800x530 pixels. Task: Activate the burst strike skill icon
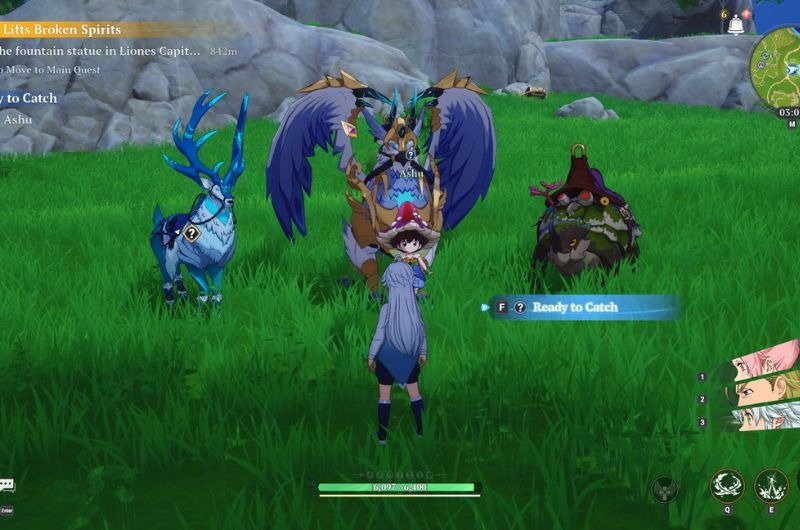pyautogui.click(x=771, y=486)
